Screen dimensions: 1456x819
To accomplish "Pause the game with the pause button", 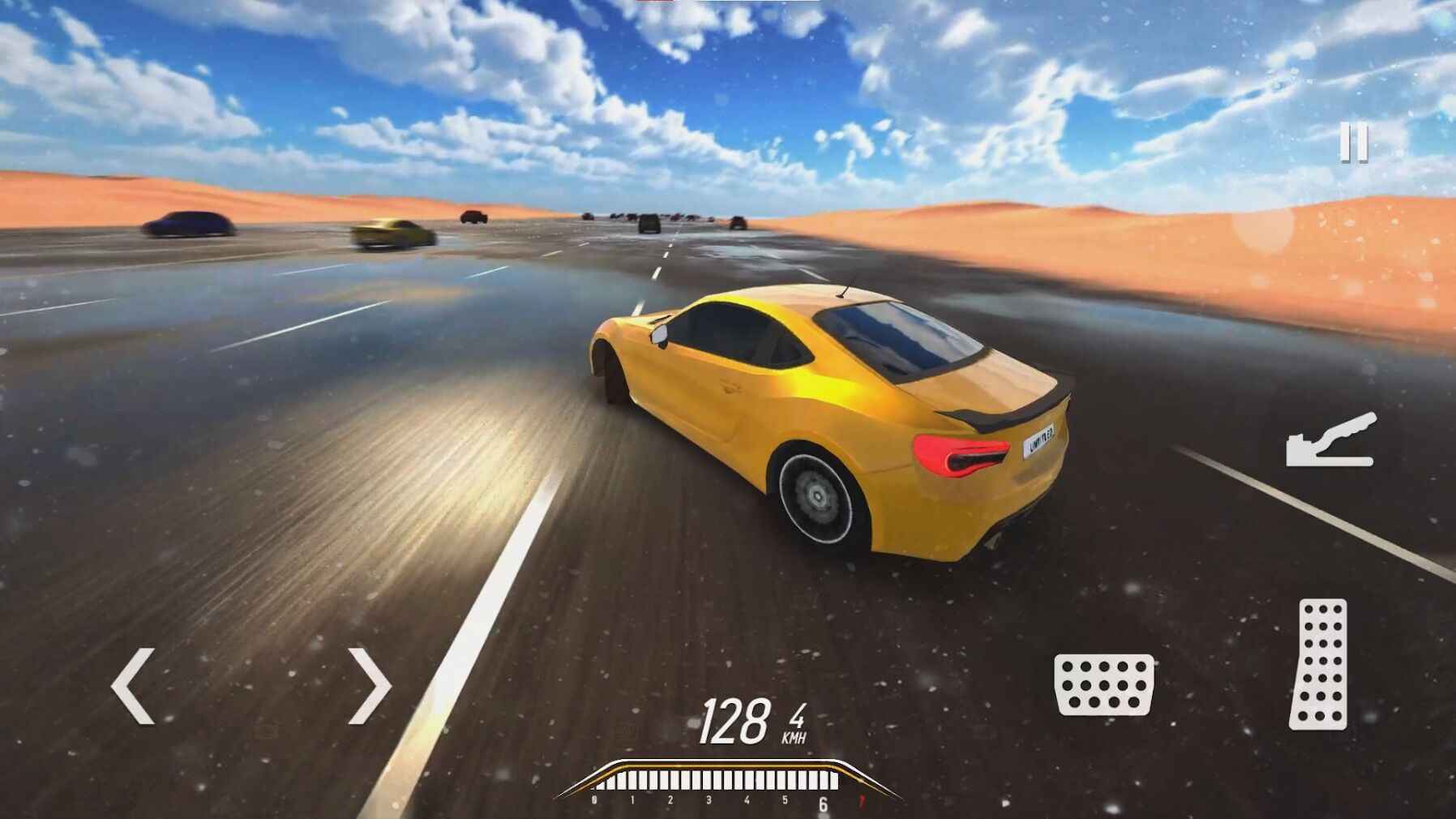I will click(x=1353, y=143).
